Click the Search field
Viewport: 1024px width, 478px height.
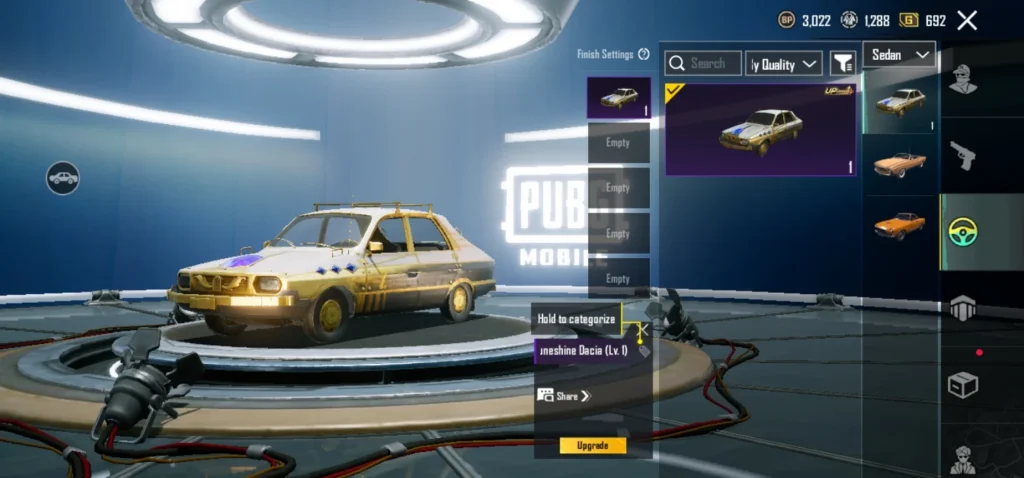(x=704, y=63)
